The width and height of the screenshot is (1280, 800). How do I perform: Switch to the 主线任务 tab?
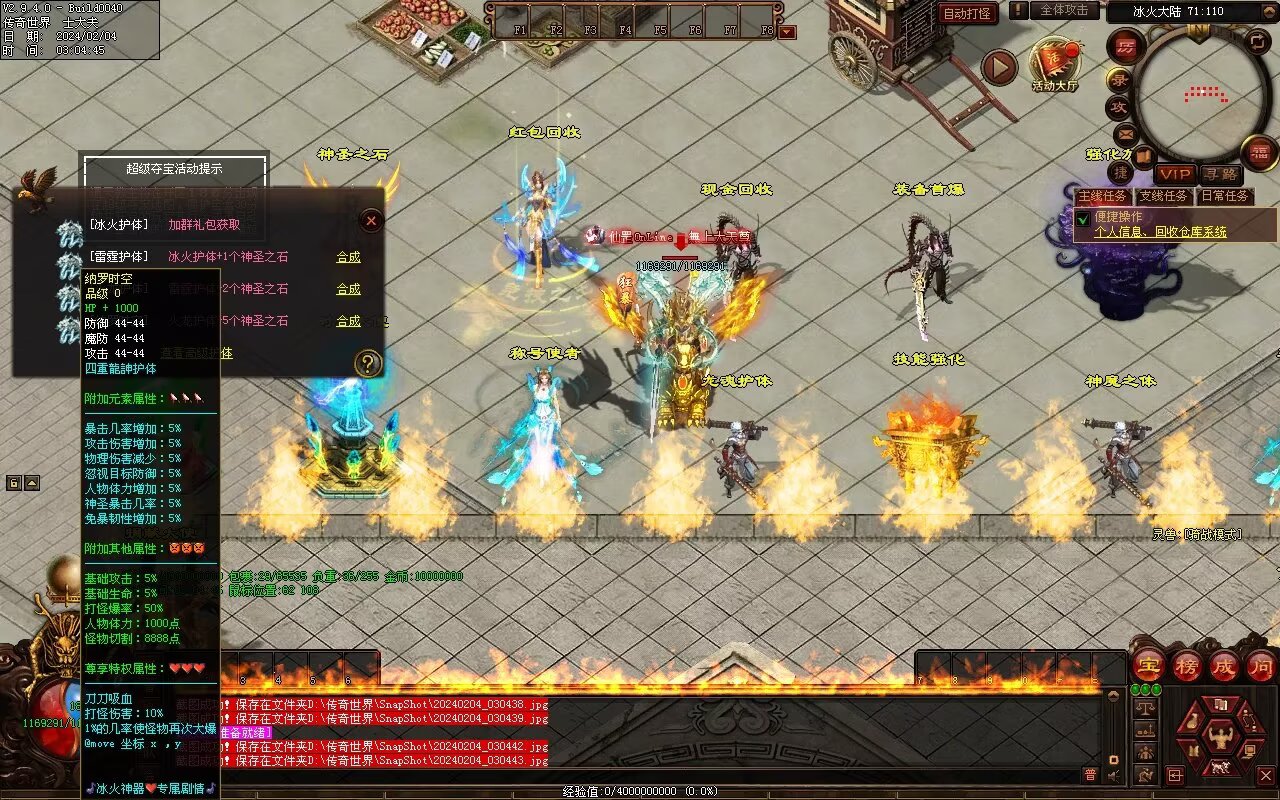click(1103, 196)
